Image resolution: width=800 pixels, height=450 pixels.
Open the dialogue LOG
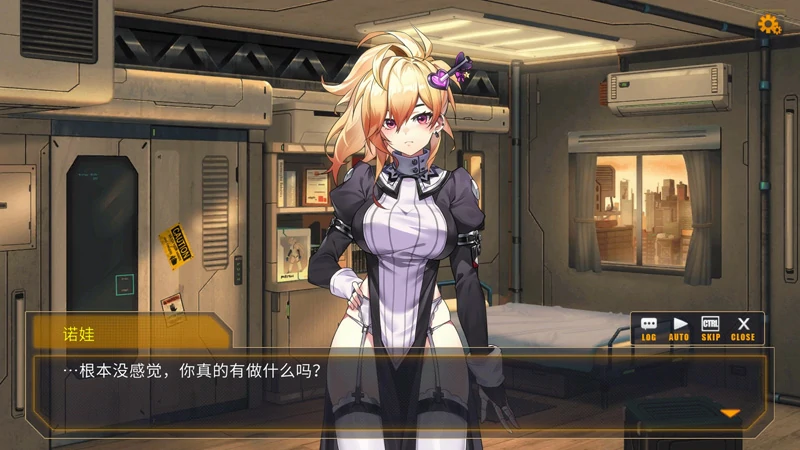pos(649,328)
